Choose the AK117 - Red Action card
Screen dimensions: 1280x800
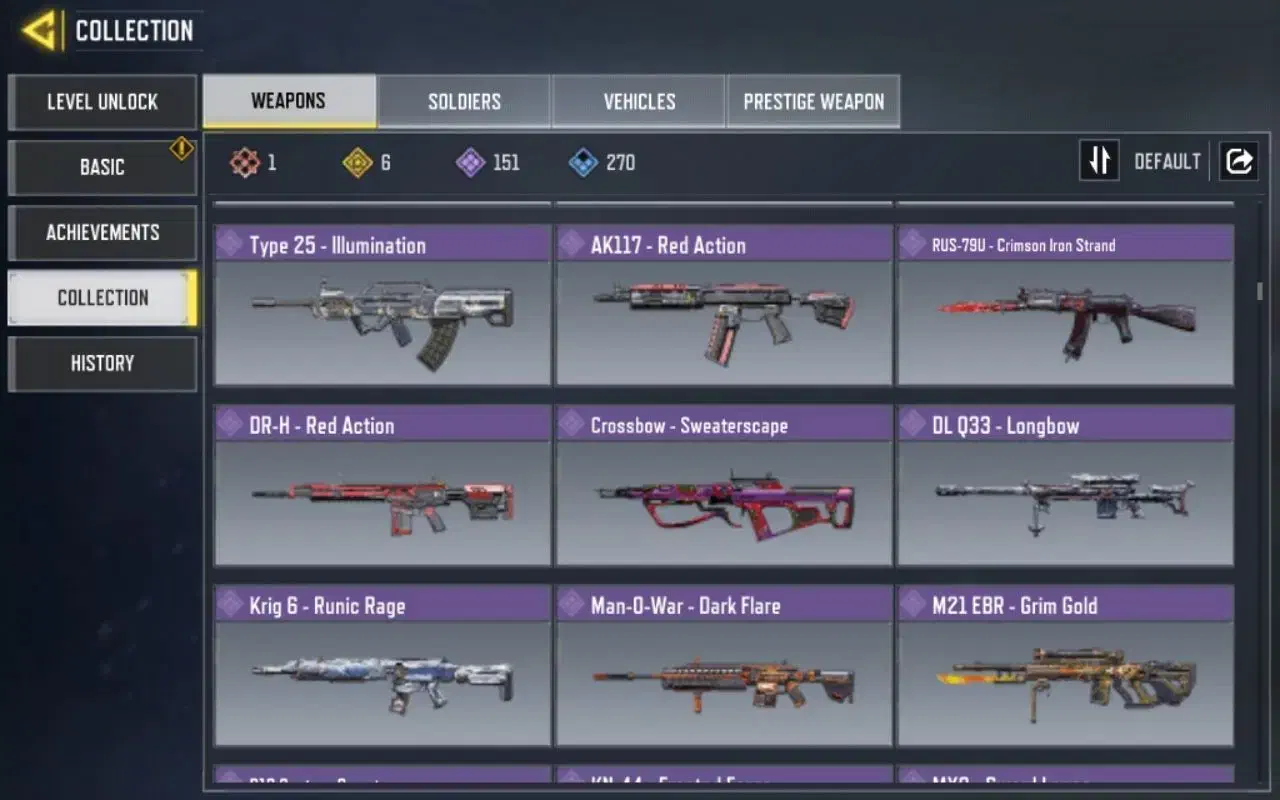[x=724, y=306]
